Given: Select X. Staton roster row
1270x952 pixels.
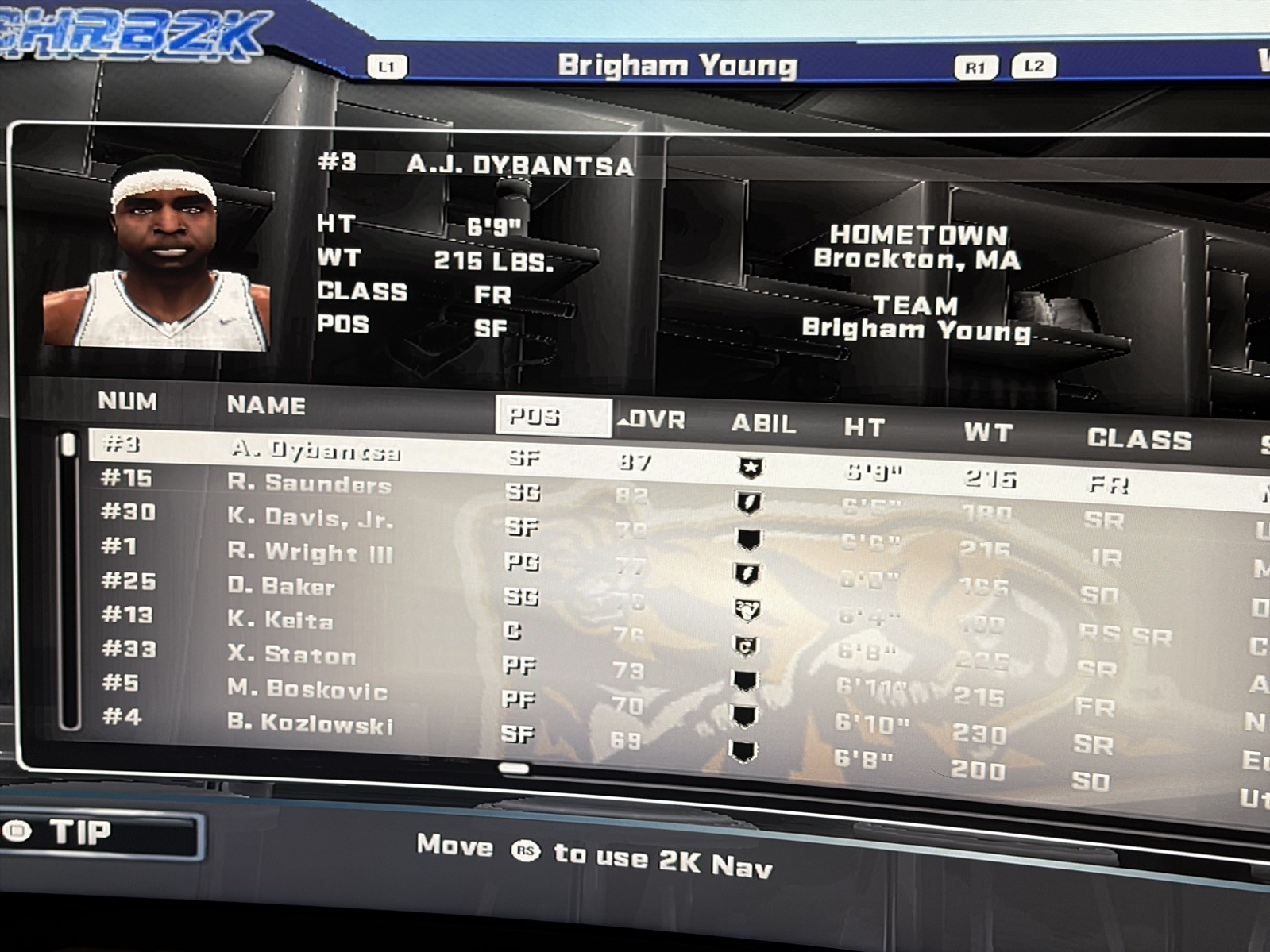Looking at the screenshot, I should [x=291, y=655].
